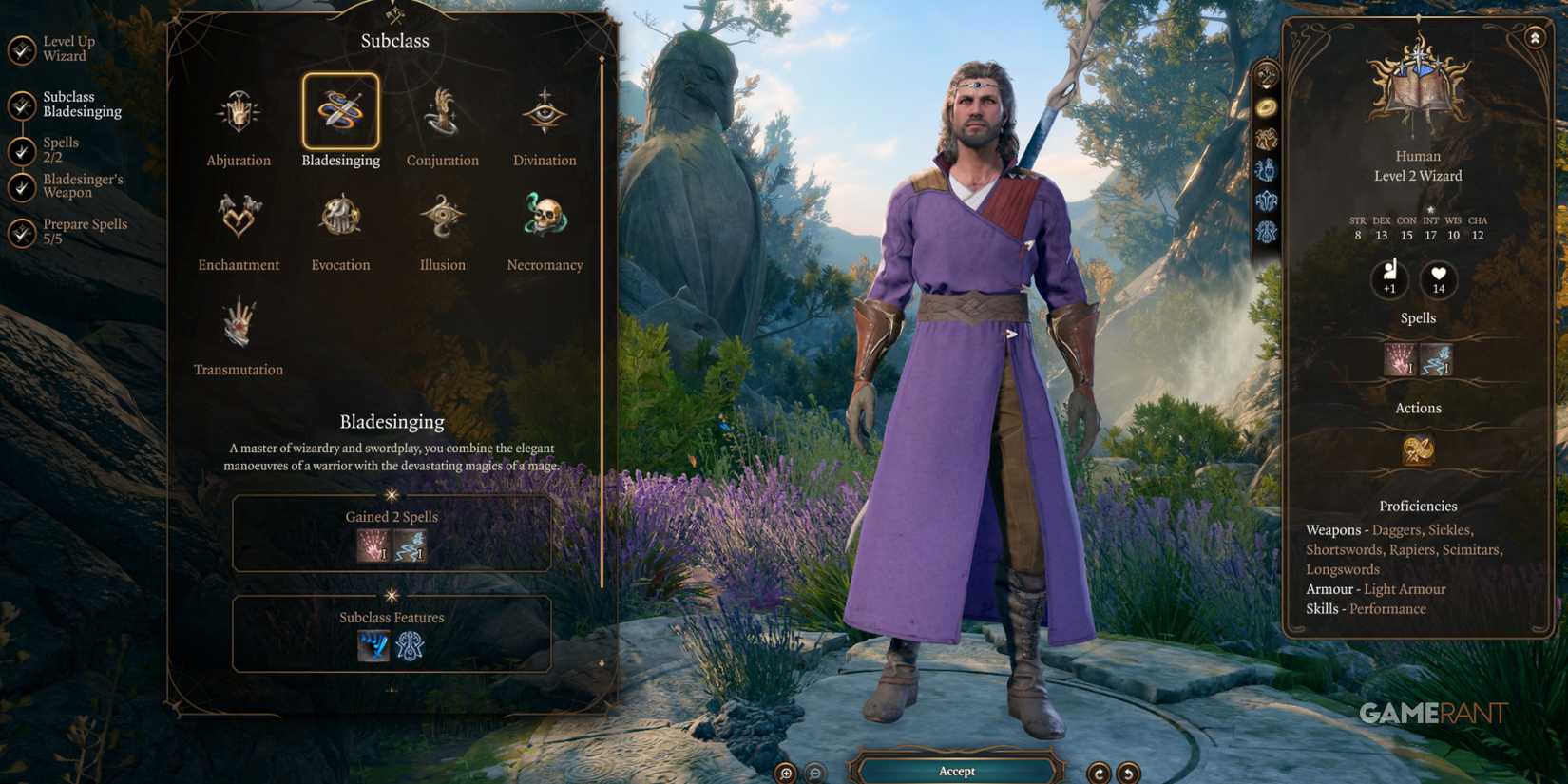Screen dimensions: 1568x784
Task: Choose the Illusion school instead of Bladesinging
Action: point(441,217)
